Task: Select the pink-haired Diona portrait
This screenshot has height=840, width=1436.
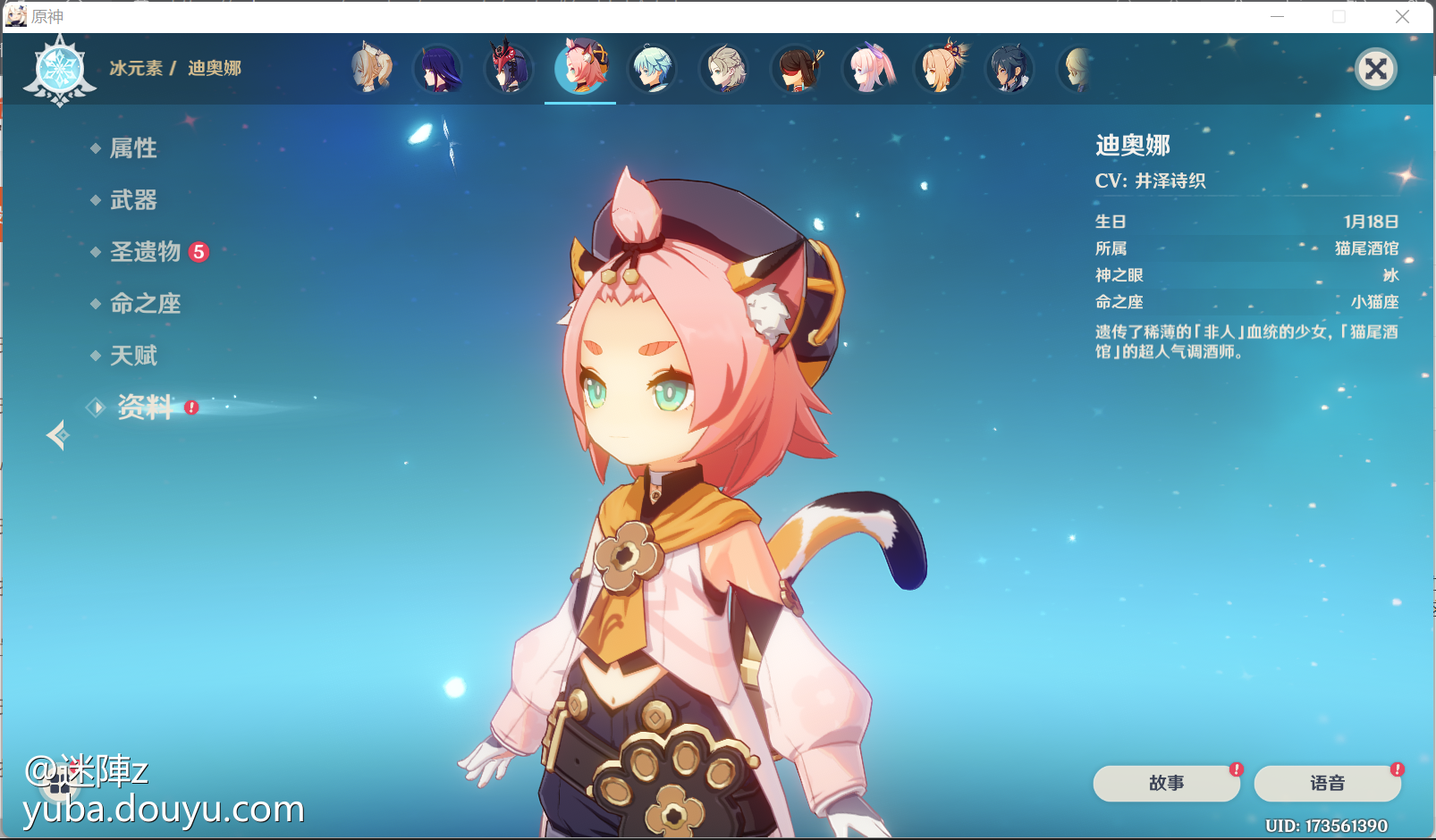Action: pyautogui.click(x=581, y=69)
